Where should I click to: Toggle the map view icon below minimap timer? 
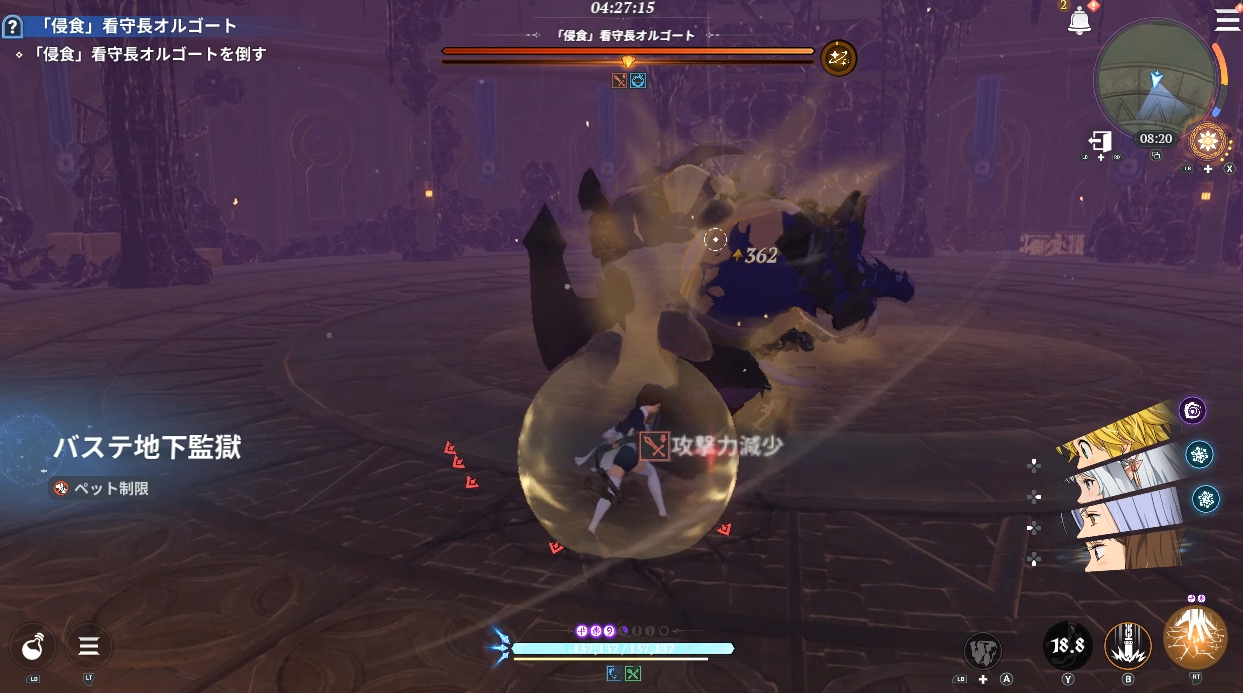point(1156,156)
